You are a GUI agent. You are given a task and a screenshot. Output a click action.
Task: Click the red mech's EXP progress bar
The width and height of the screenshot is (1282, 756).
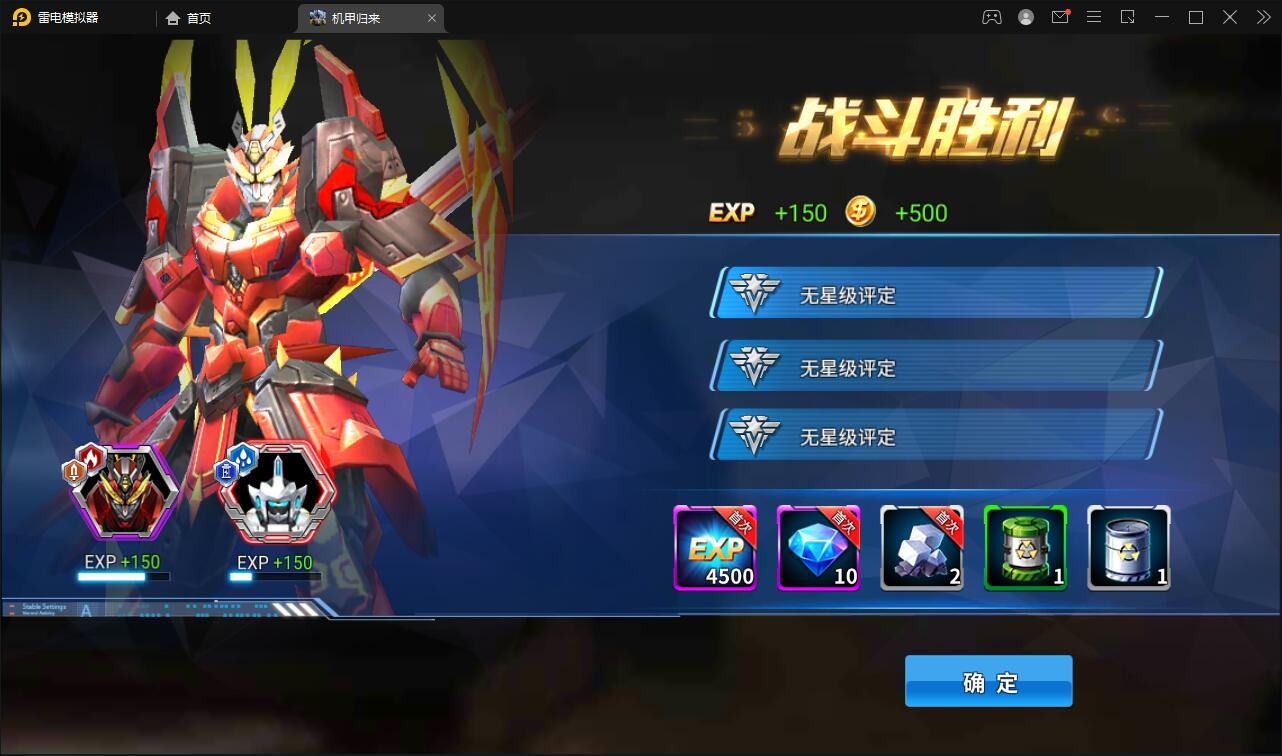124,577
